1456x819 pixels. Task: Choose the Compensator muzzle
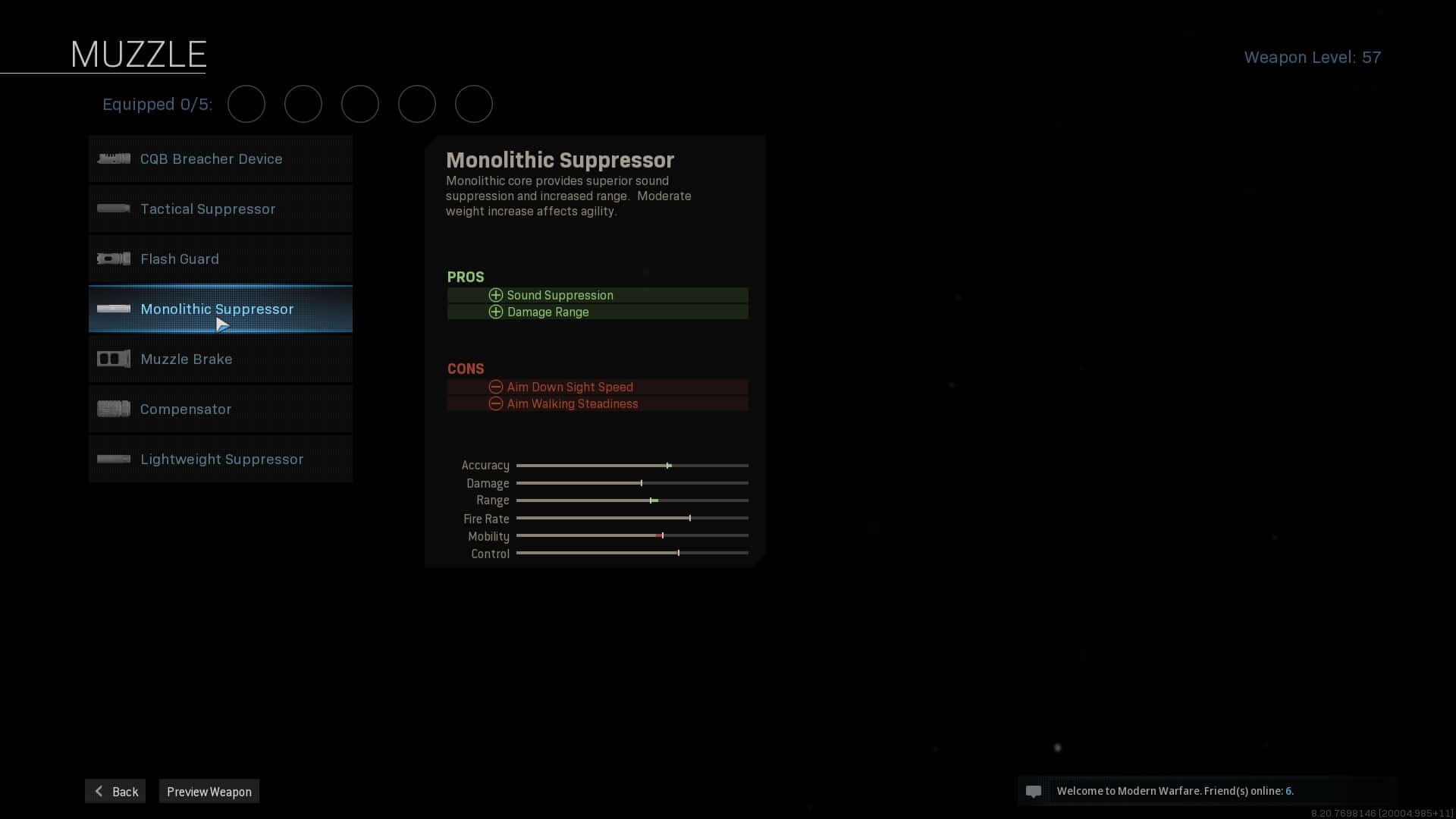pos(220,409)
